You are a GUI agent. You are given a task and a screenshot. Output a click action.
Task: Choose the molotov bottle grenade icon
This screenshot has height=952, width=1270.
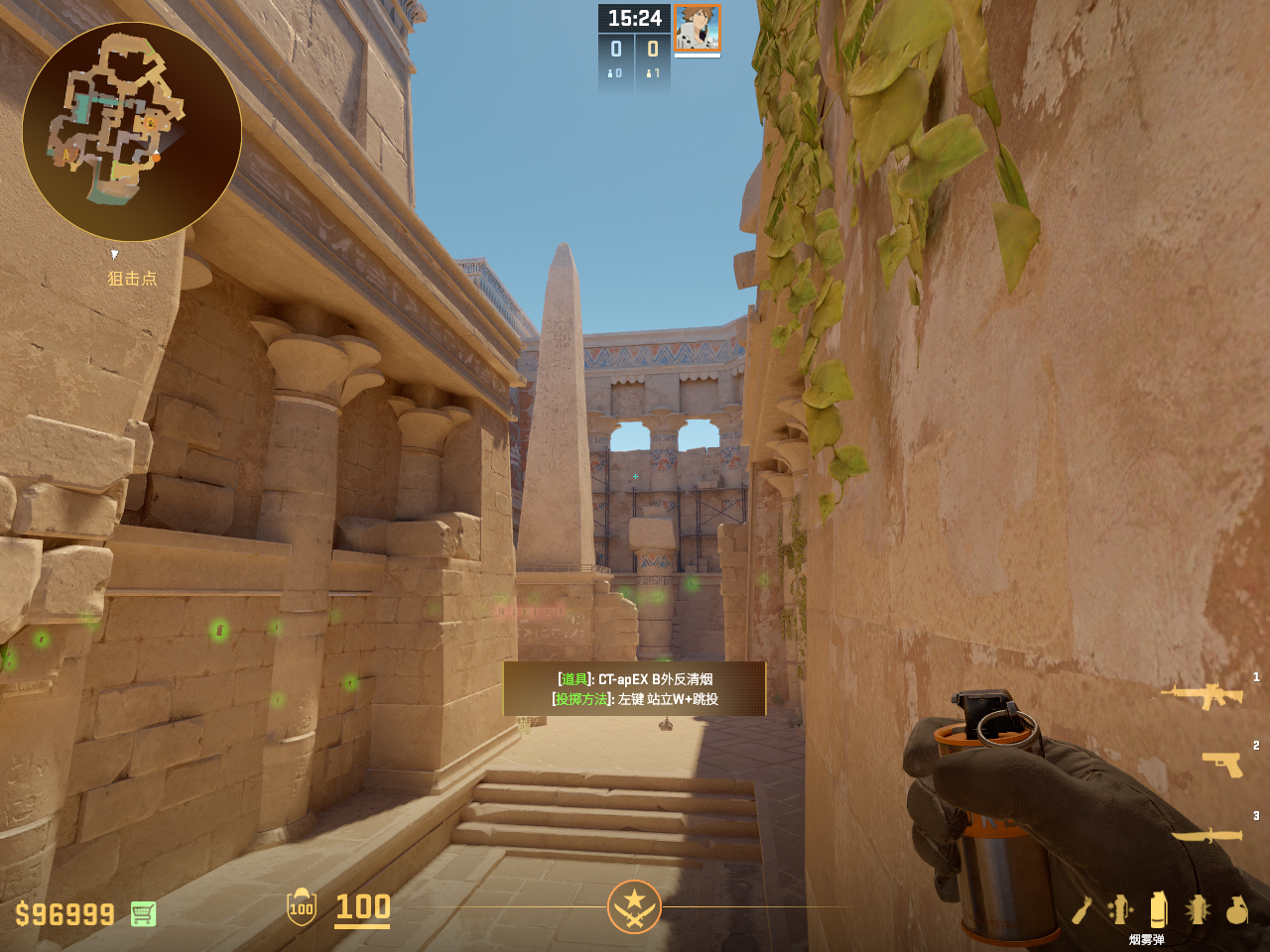tap(1082, 909)
